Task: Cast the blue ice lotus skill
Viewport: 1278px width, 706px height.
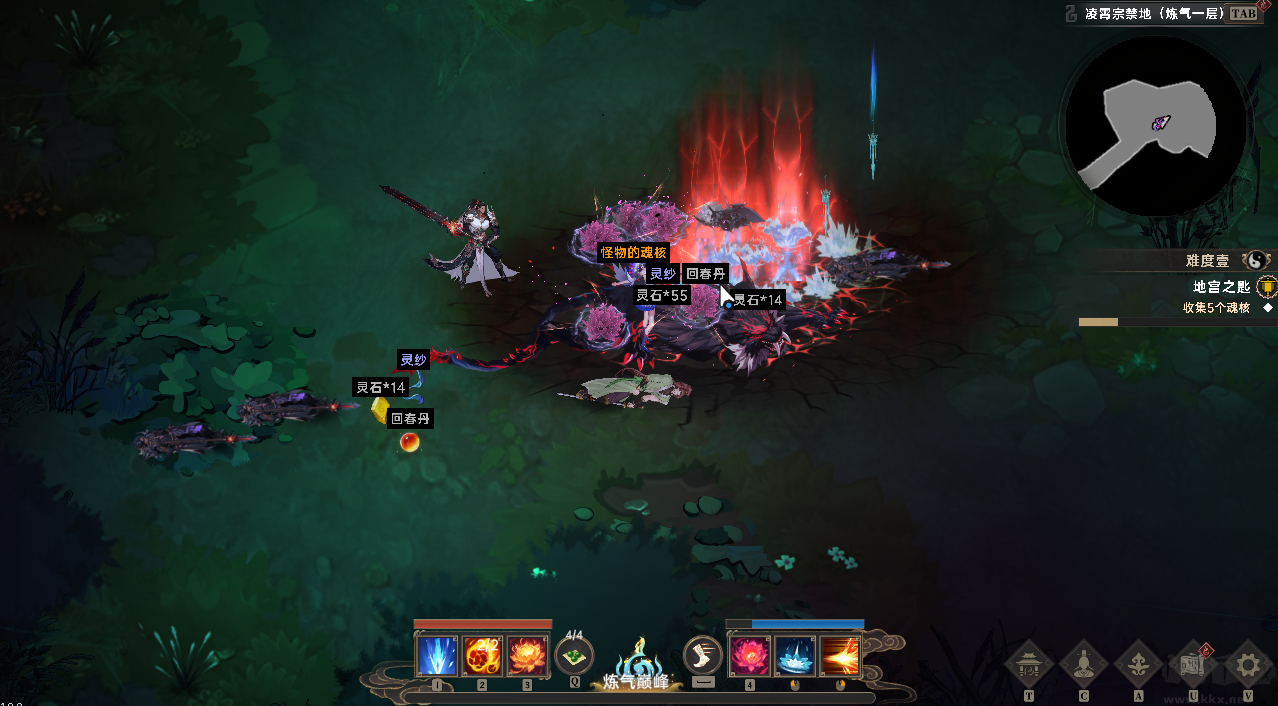Action: [x=794, y=656]
